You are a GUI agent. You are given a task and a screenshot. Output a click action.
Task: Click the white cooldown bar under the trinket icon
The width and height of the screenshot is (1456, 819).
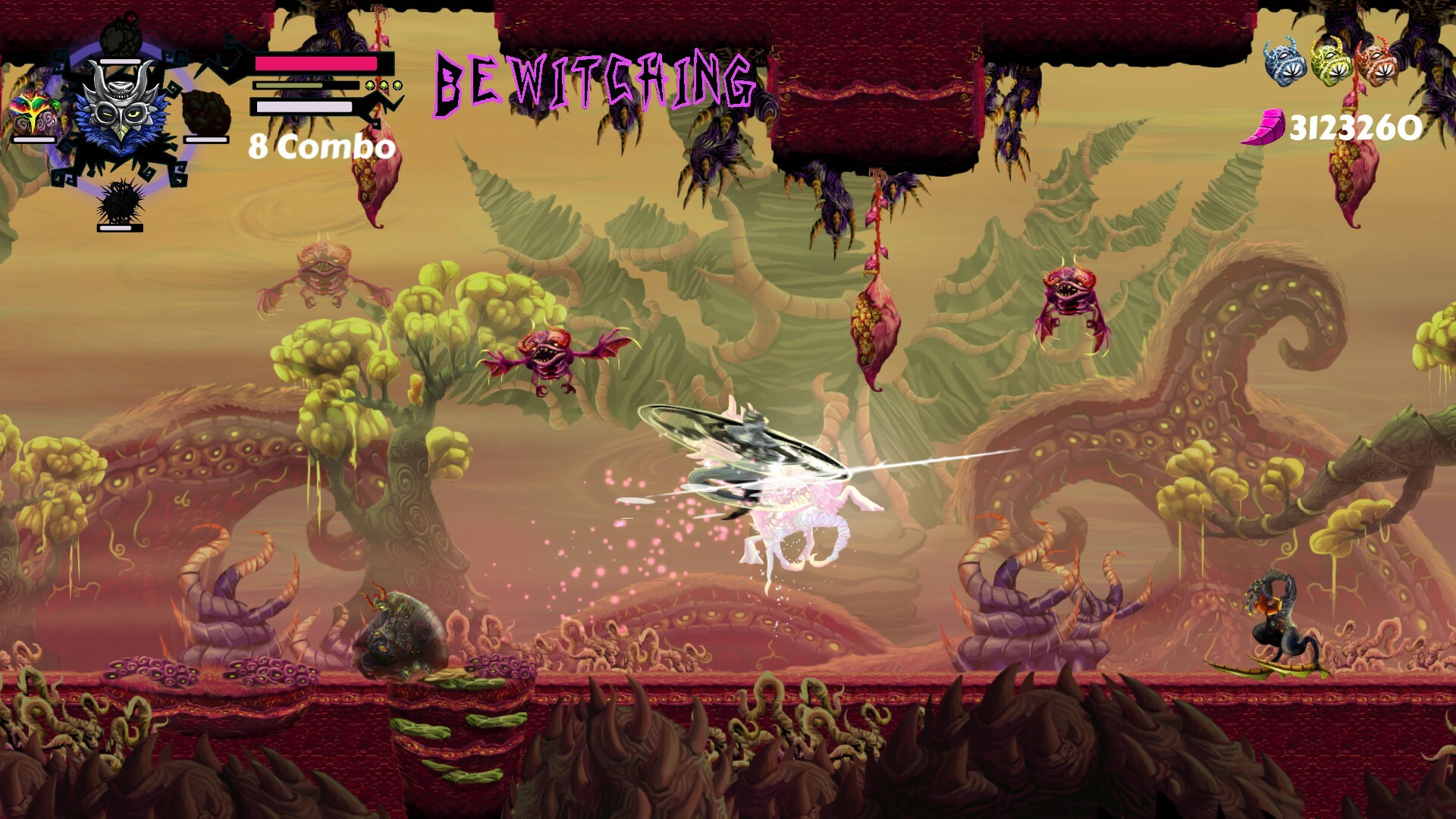pyautogui.click(x=33, y=140)
